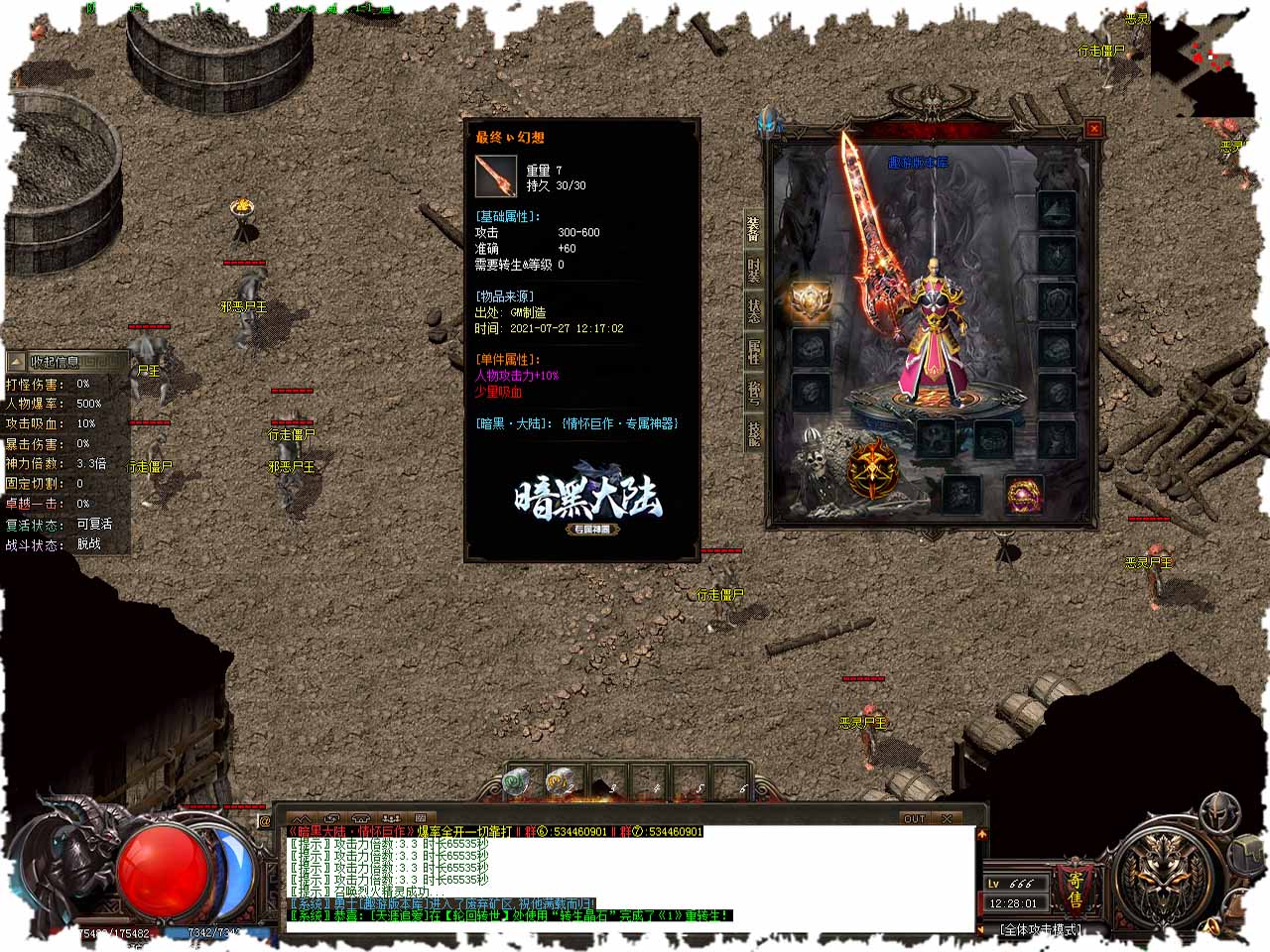Image resolution: width=1270 pixels, height=952 pixels.
Task: Use the yellow swirl item in hotbar slot 2
Action: 560,782
